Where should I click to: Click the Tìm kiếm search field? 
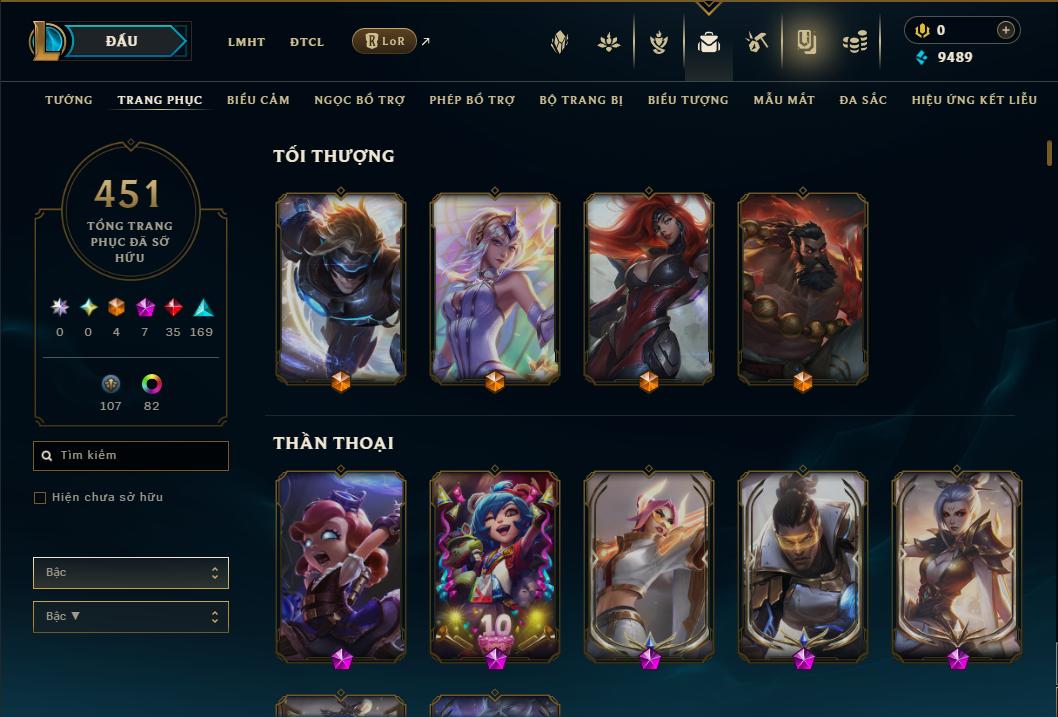click(131, 456)
